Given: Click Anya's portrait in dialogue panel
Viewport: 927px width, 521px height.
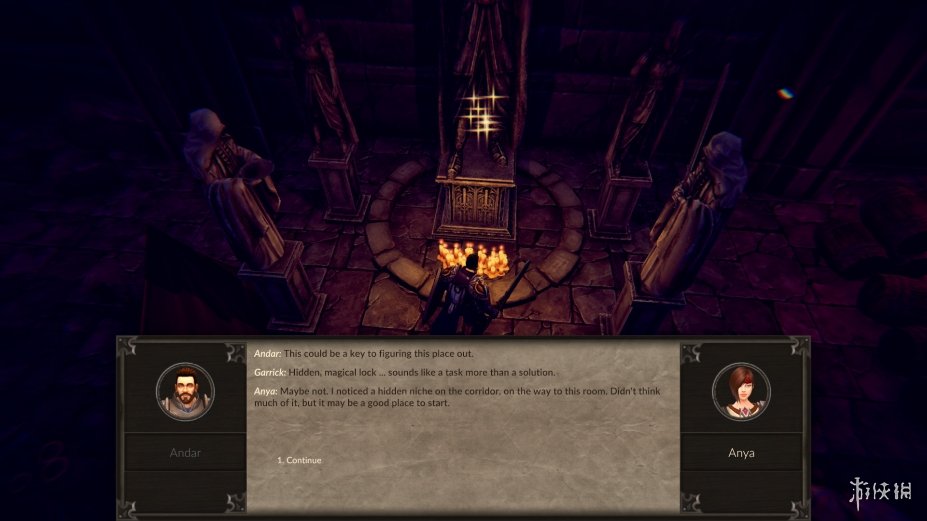Looking at the screenshot, I should pyautogui.click(x=741, y=391).
